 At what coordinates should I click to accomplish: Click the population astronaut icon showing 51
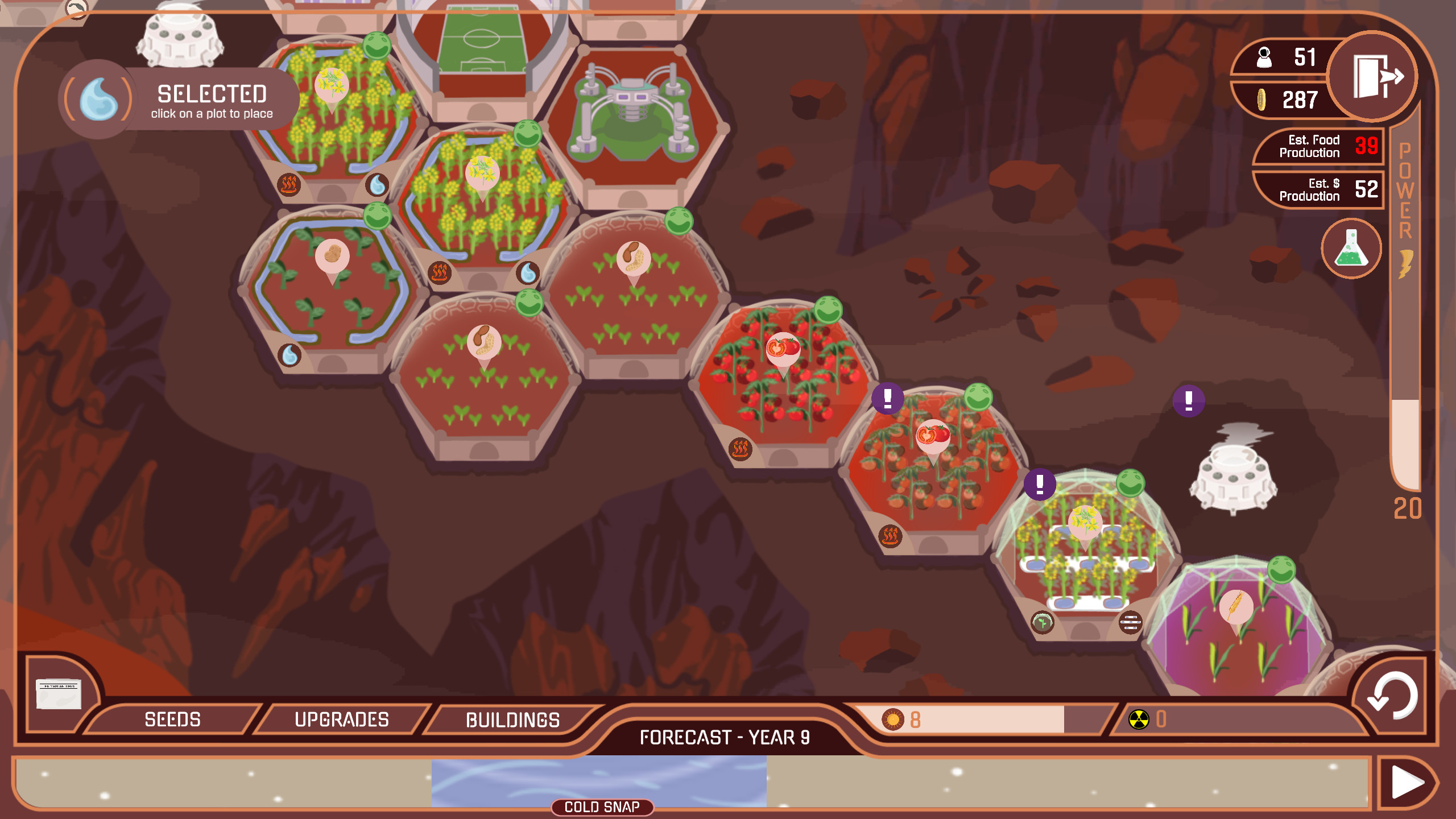(1264, 56)
